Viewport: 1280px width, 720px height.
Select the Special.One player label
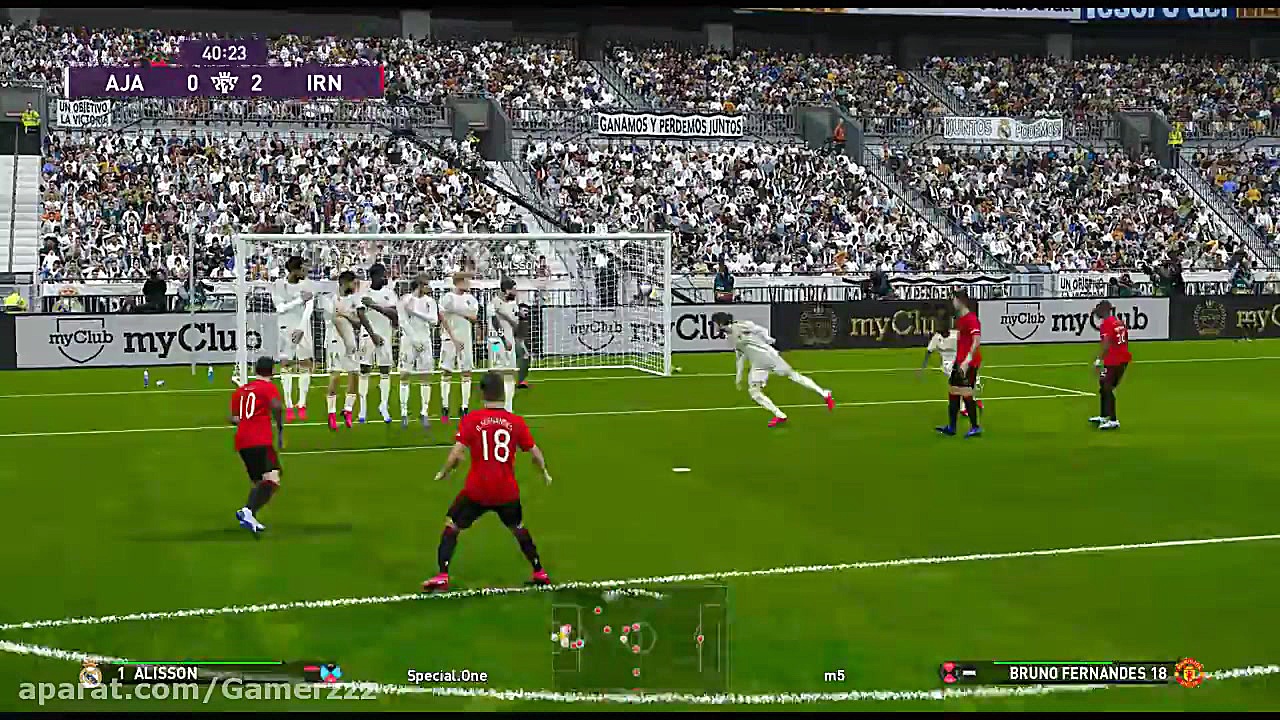446,675
